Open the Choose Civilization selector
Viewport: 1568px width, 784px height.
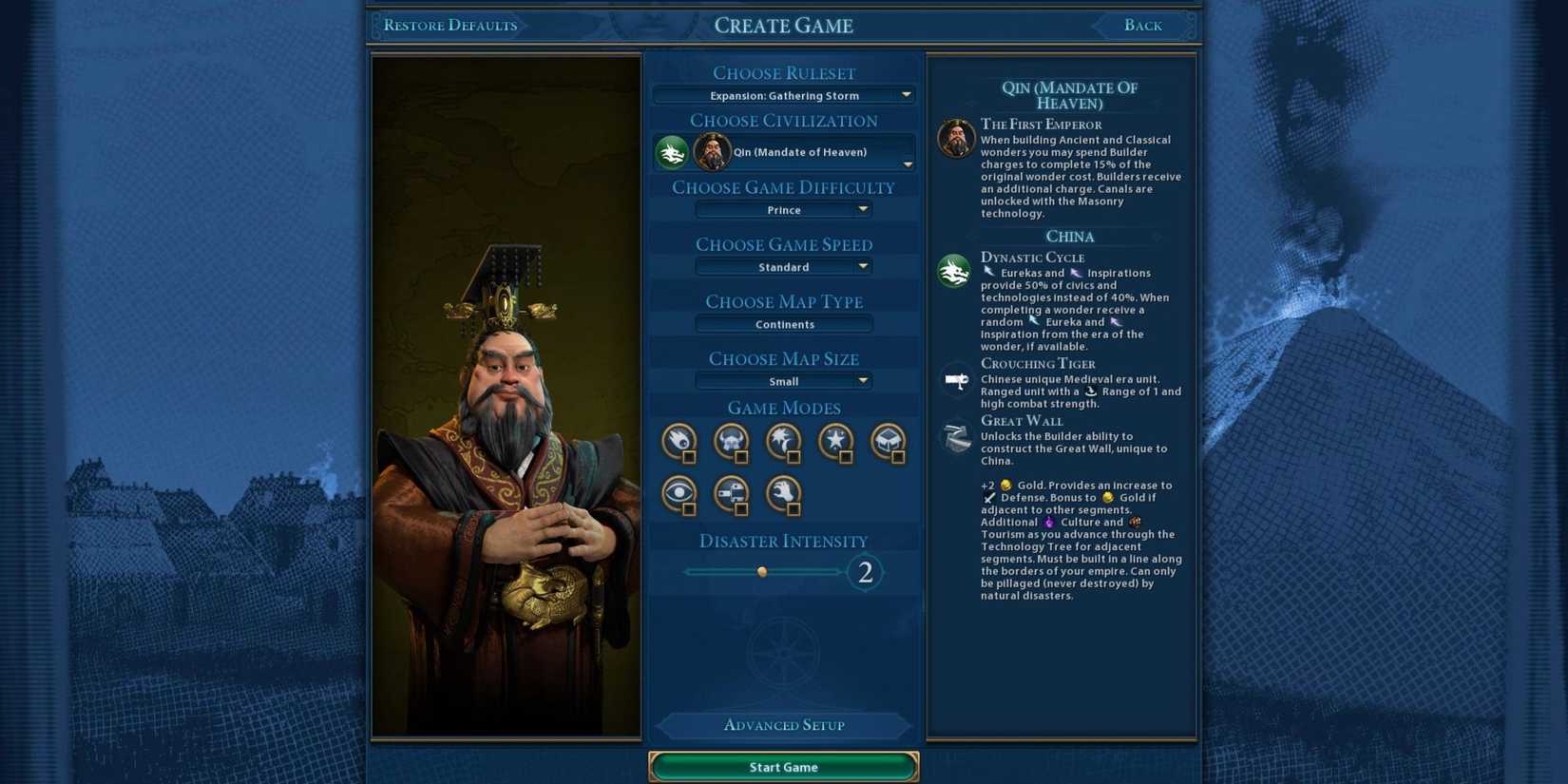(x=783, y=152)
